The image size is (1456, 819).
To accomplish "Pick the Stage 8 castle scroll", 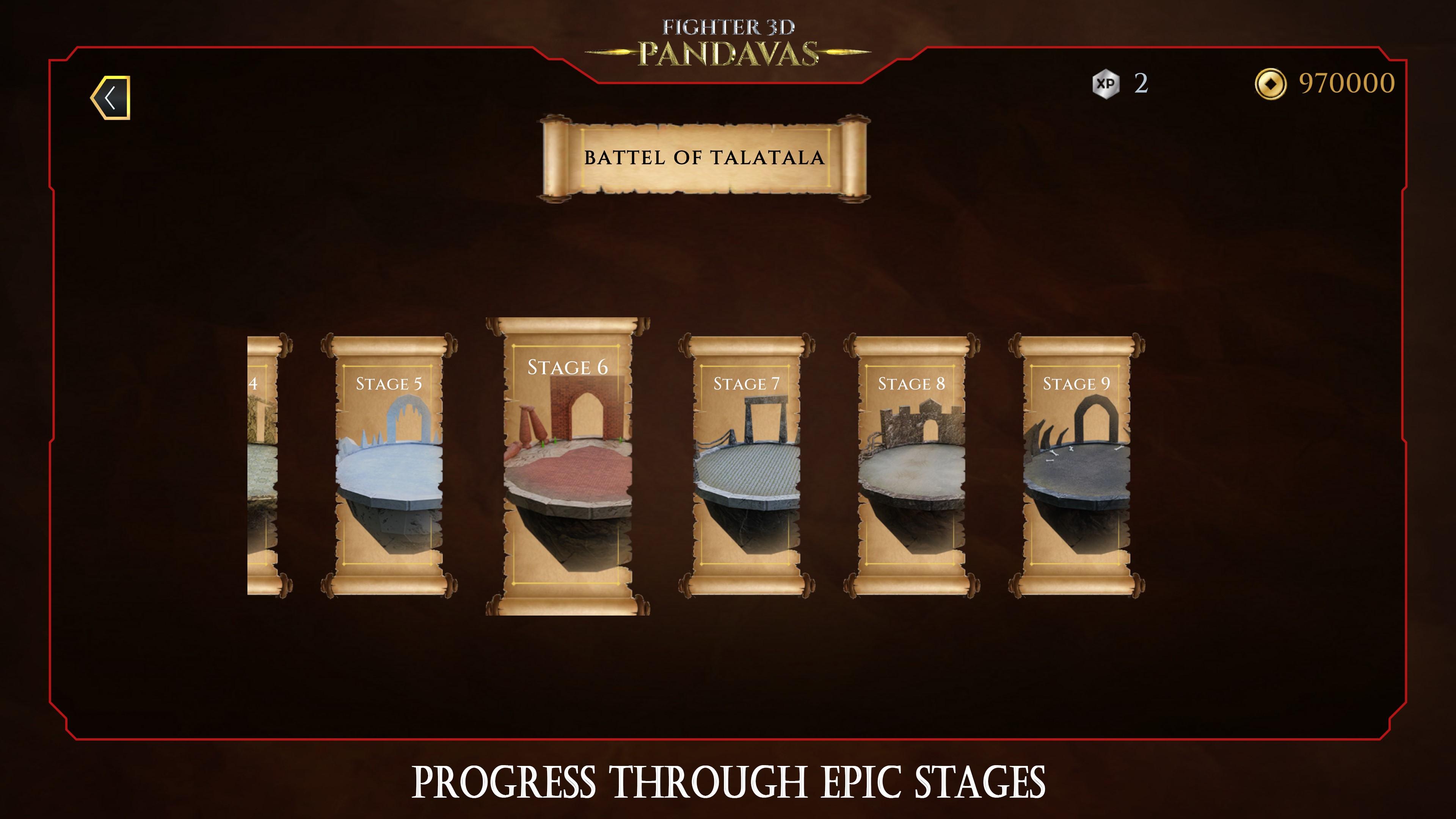I will pyautogui.click(x=911, y=465).
